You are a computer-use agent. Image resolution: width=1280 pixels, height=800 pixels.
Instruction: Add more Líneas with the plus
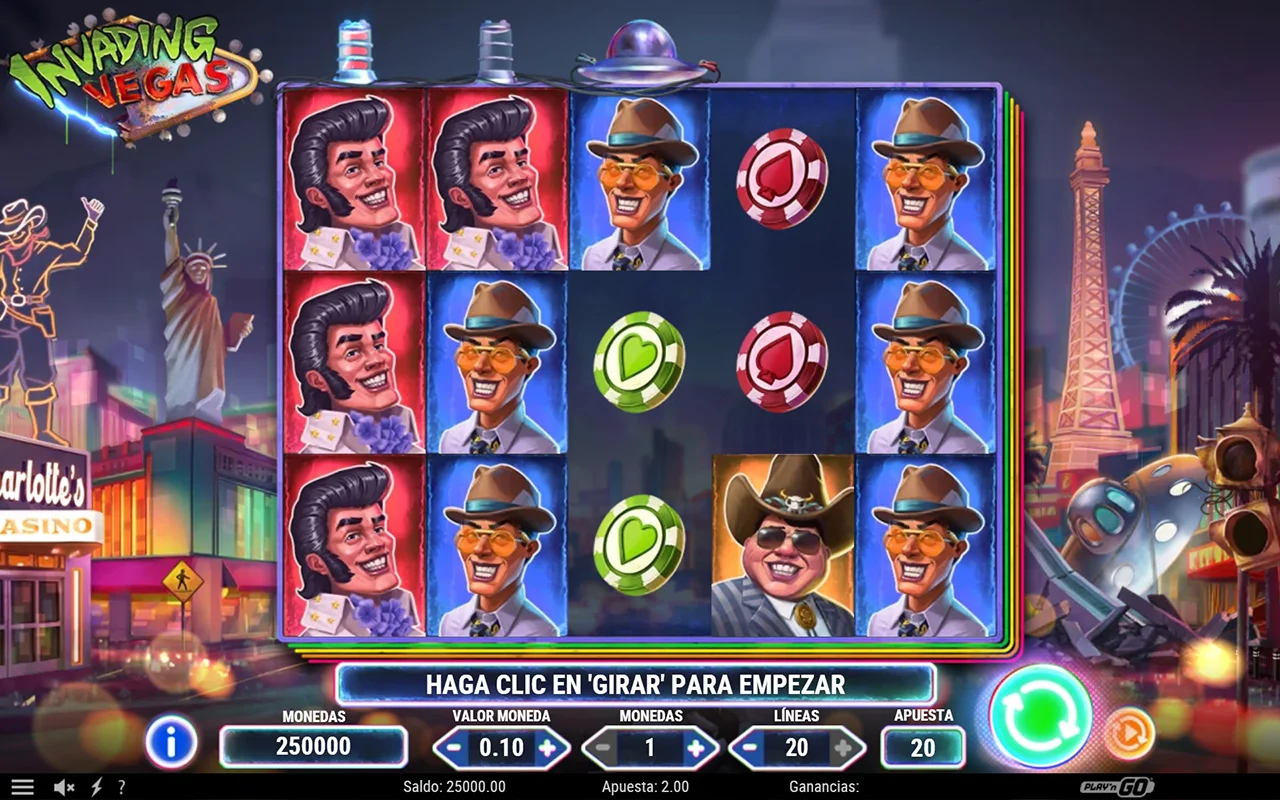point(844,748)
